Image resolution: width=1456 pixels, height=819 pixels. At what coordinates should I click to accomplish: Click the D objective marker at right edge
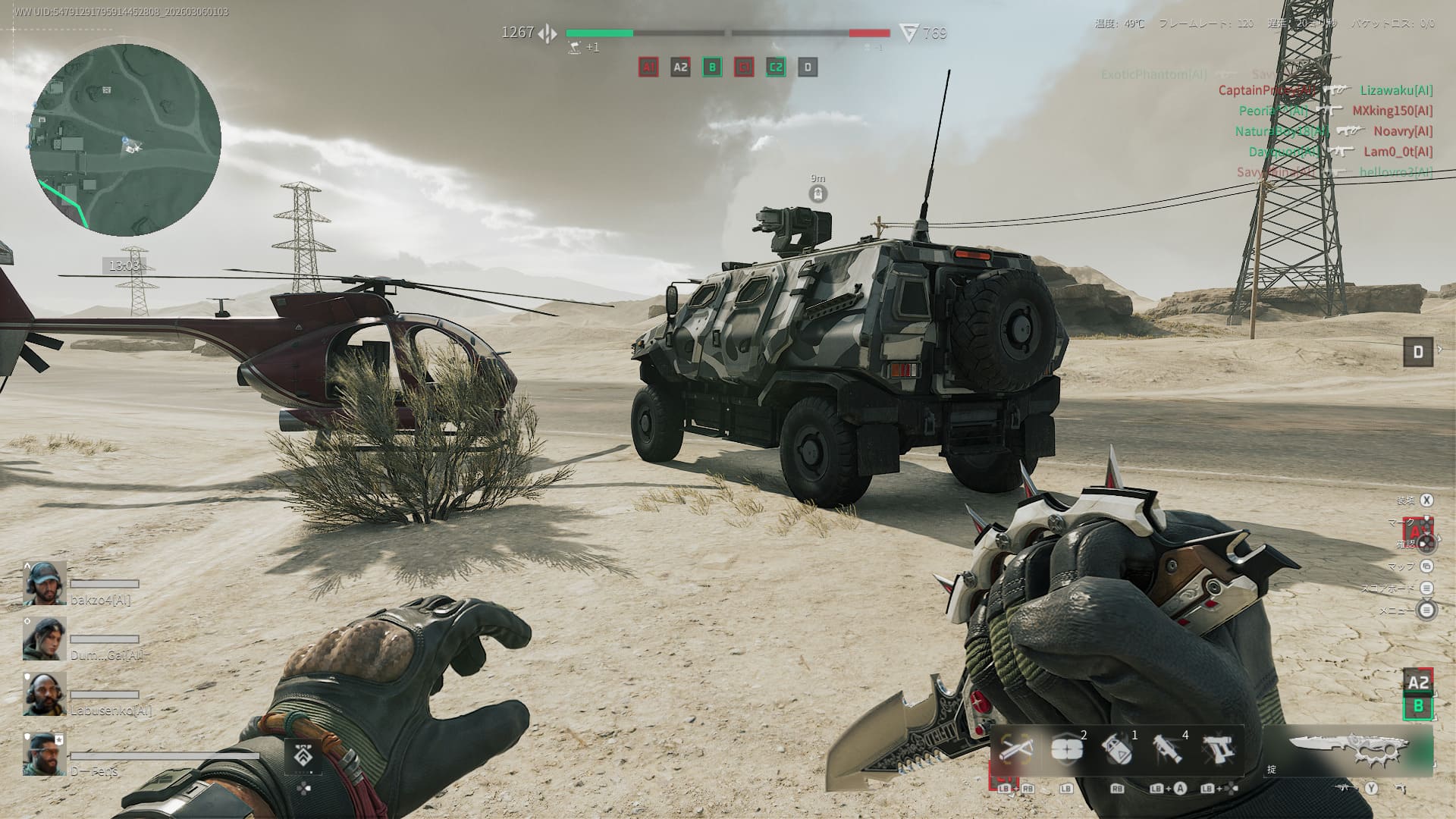(x=1418, y=352)
